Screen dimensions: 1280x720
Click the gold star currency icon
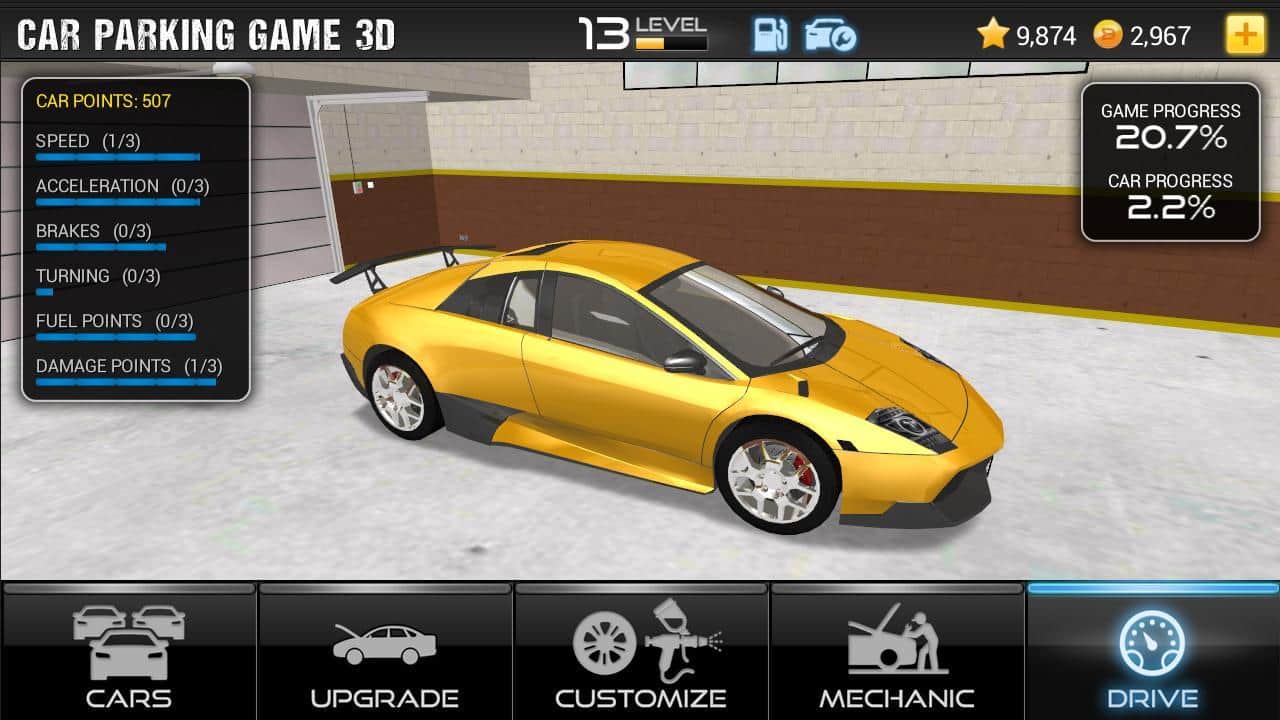pyautogui.click(x=993, y=33)
